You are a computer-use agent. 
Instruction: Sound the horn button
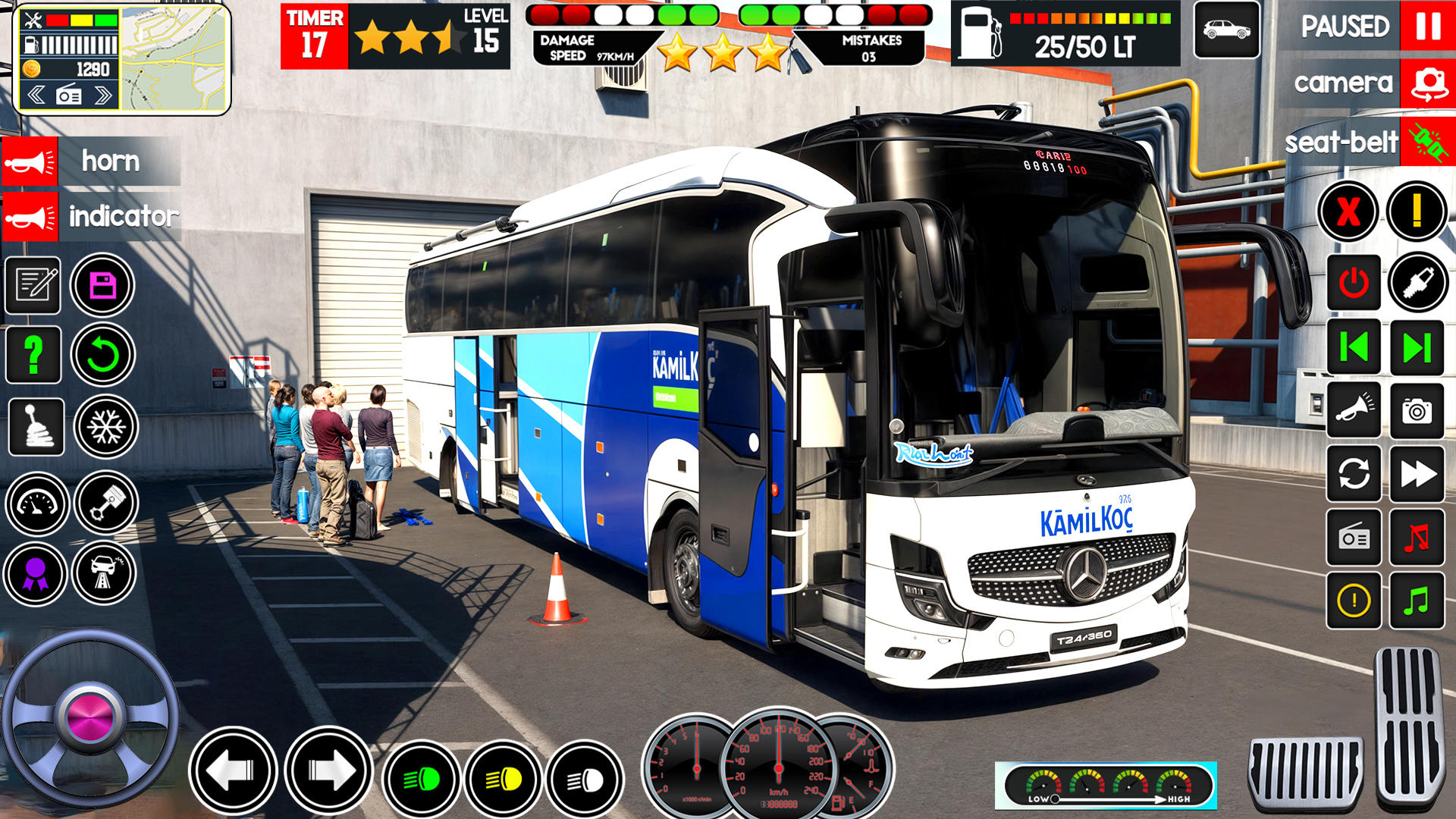[x=30, y=162]
